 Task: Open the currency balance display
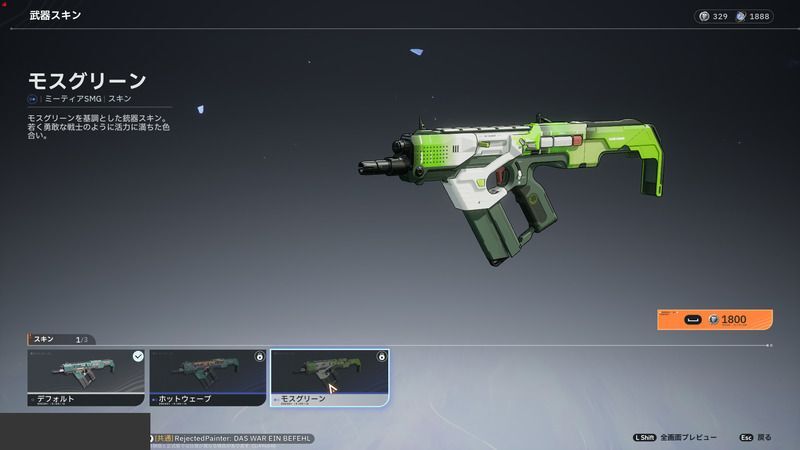click(x=734, y=16)
